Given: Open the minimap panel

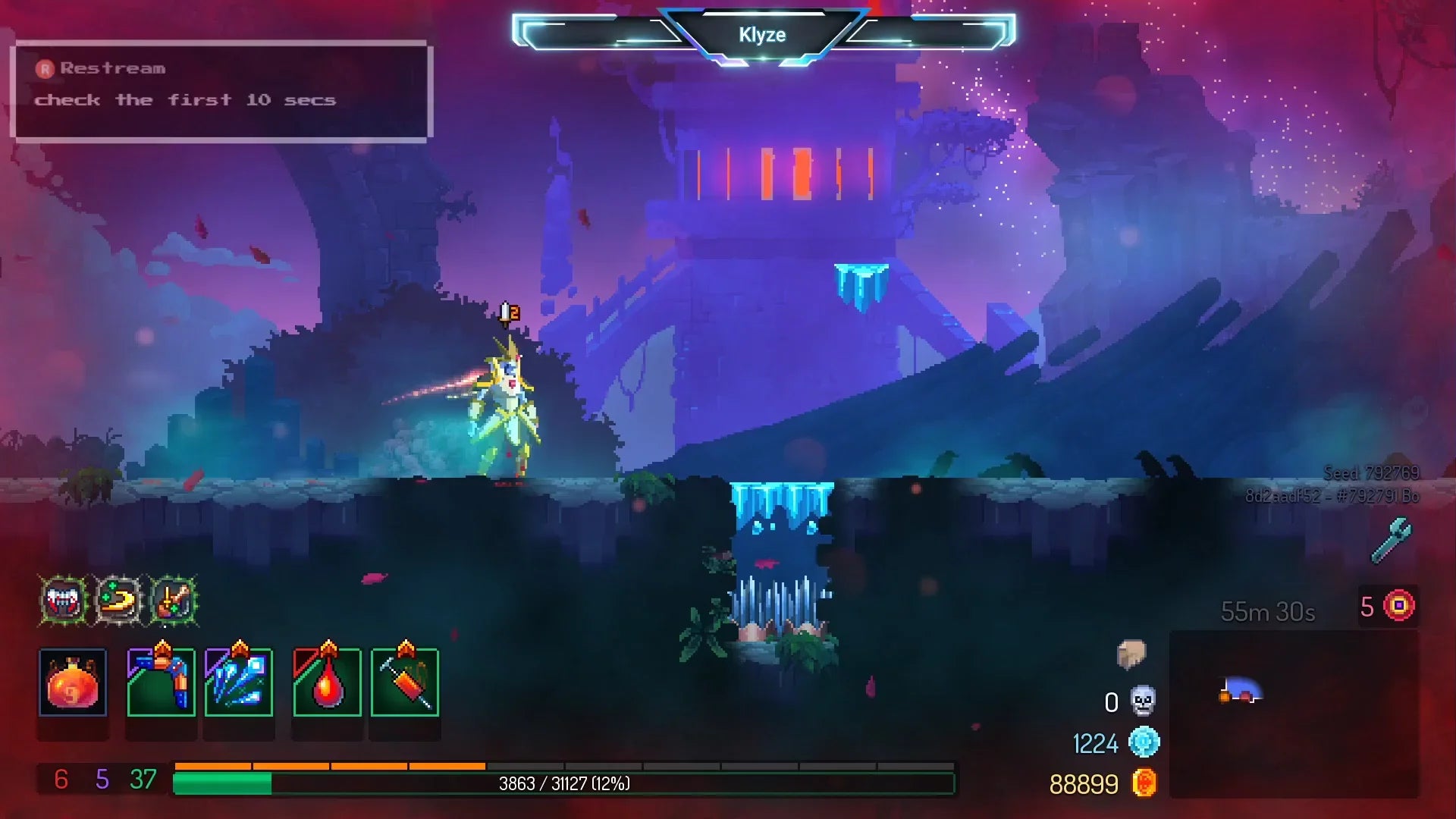Looking at the screenshot, I should (x=1294, y=714).
